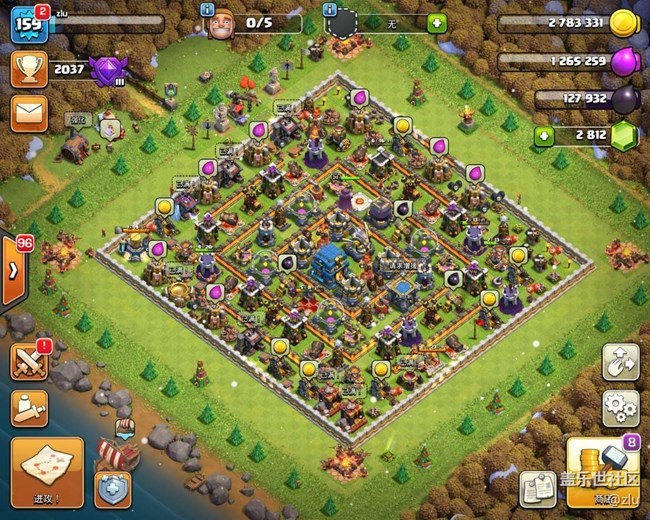Open the blue shield button beside the boat
This screenshot has height=520, width=650.
pos(112,488)
